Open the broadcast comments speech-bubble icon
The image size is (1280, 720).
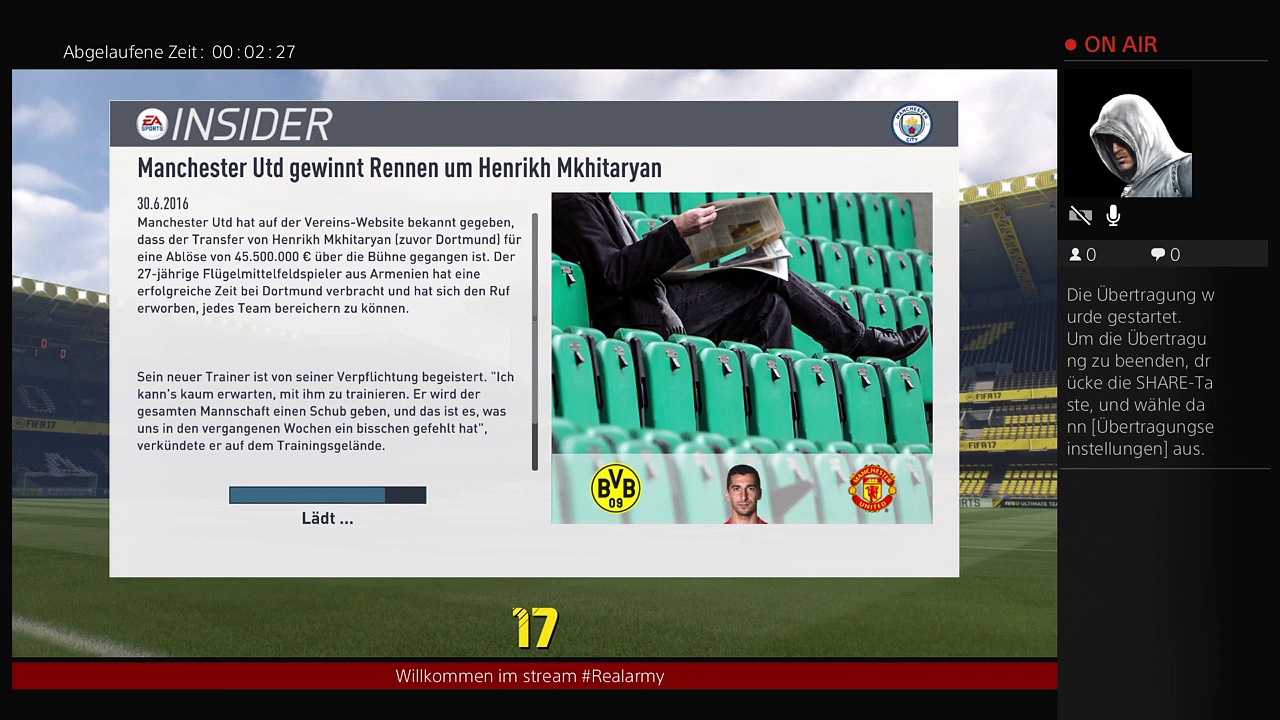[1158, 255]
